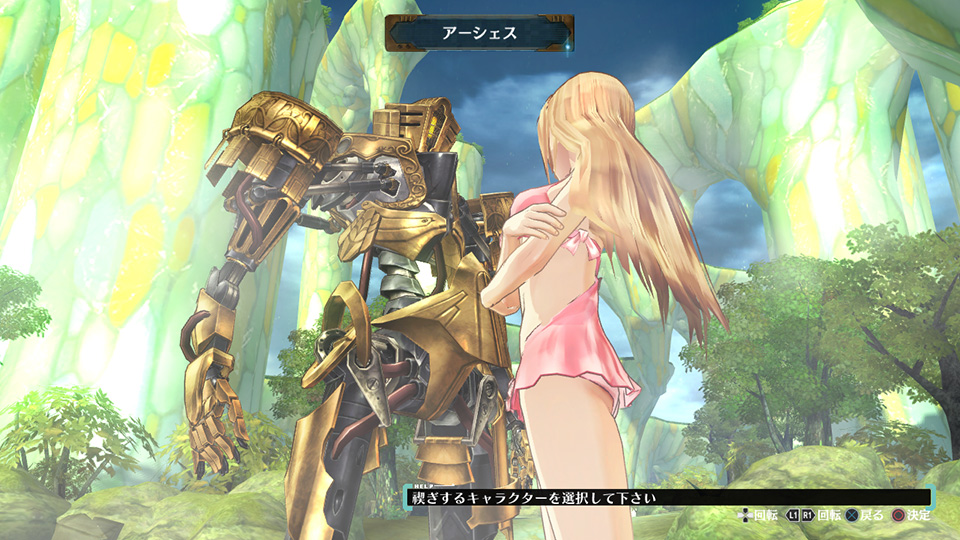The height and width of the screenshot is (540, 960).
Task: Select the アーシェス character name plate
Action: (480, 32)
